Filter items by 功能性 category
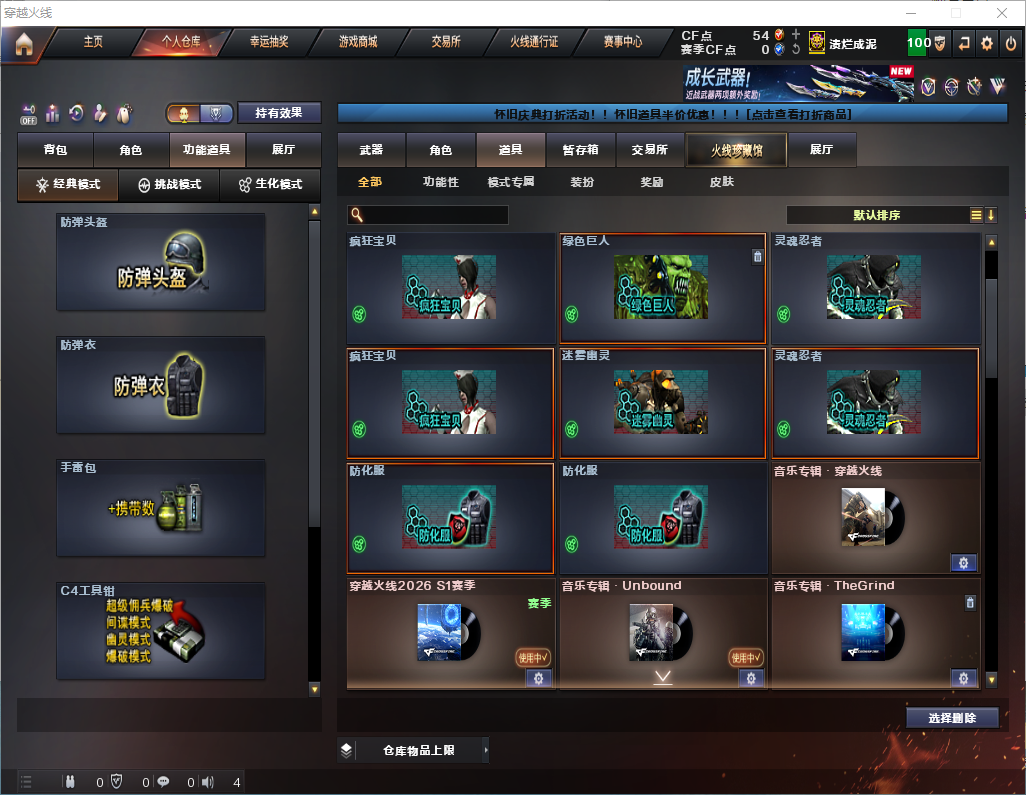 440,182
